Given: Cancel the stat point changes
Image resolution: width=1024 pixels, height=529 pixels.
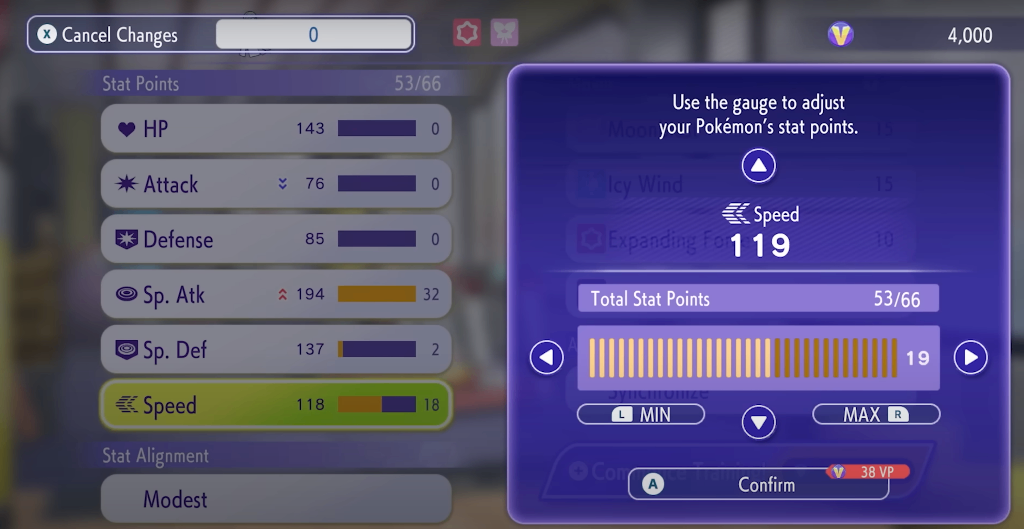Looking at the screenshot, I should click(x=110, y=35).
